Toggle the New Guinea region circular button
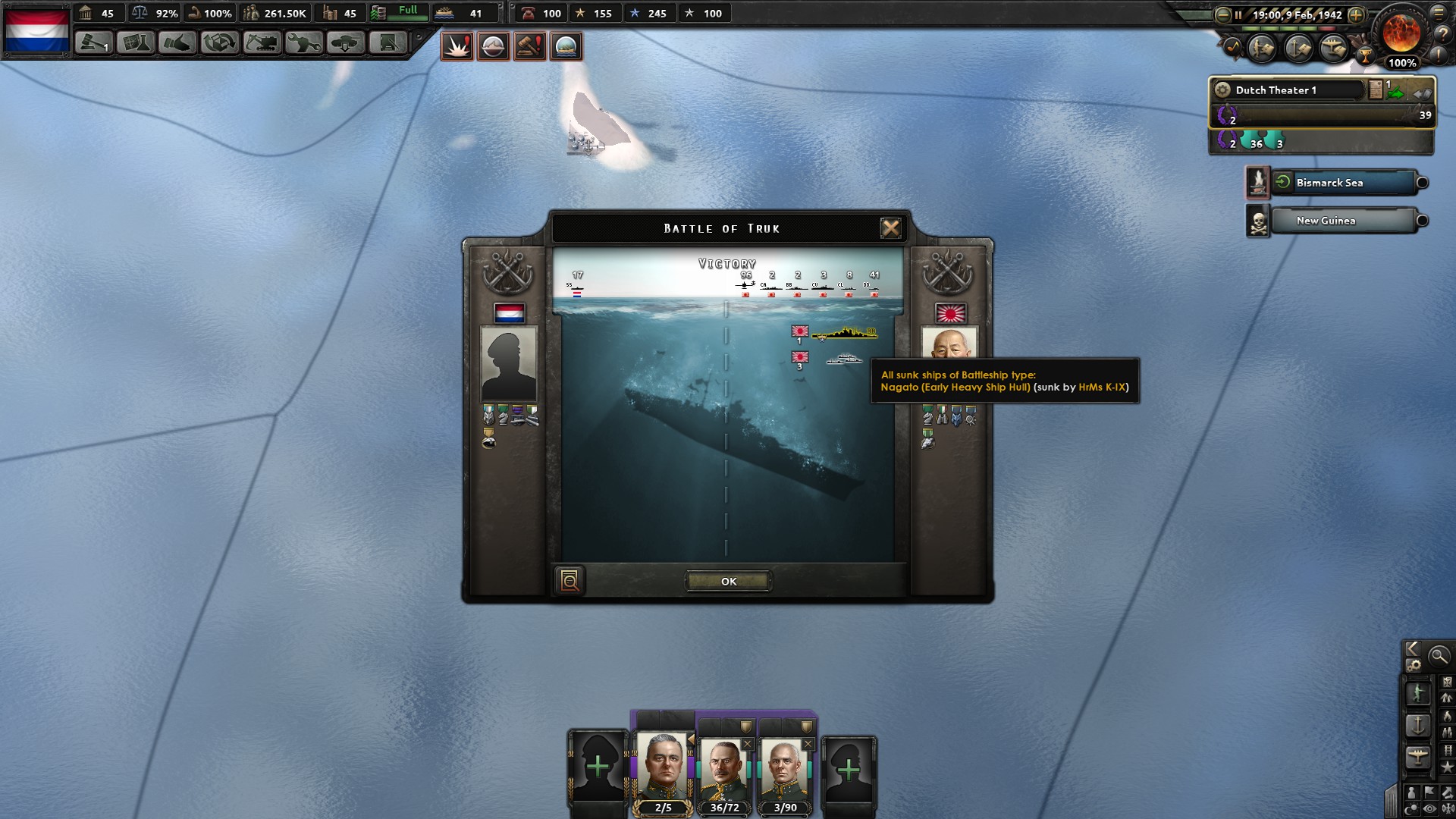 tap(1421, 221)
